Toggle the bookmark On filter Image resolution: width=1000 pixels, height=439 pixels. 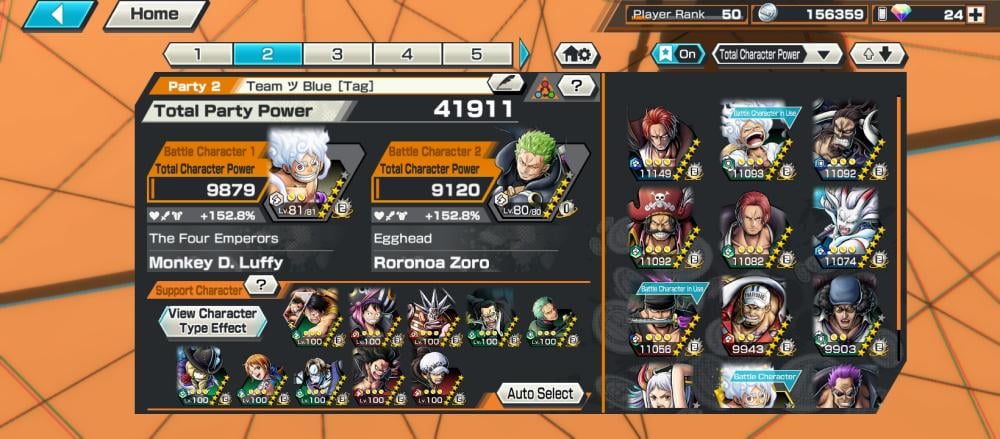click(677, 54)
